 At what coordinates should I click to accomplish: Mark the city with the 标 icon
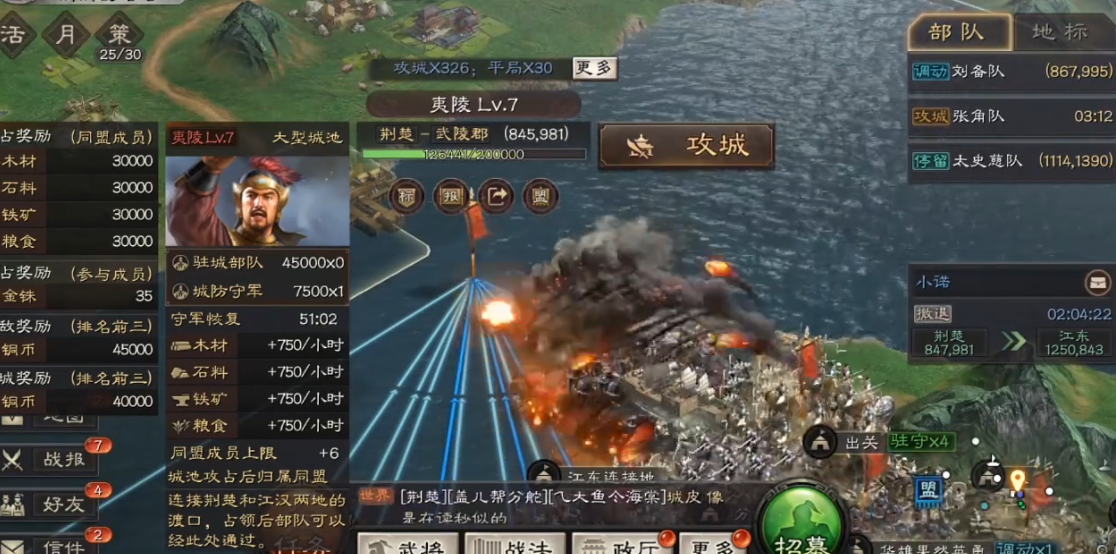coord(405,195)
